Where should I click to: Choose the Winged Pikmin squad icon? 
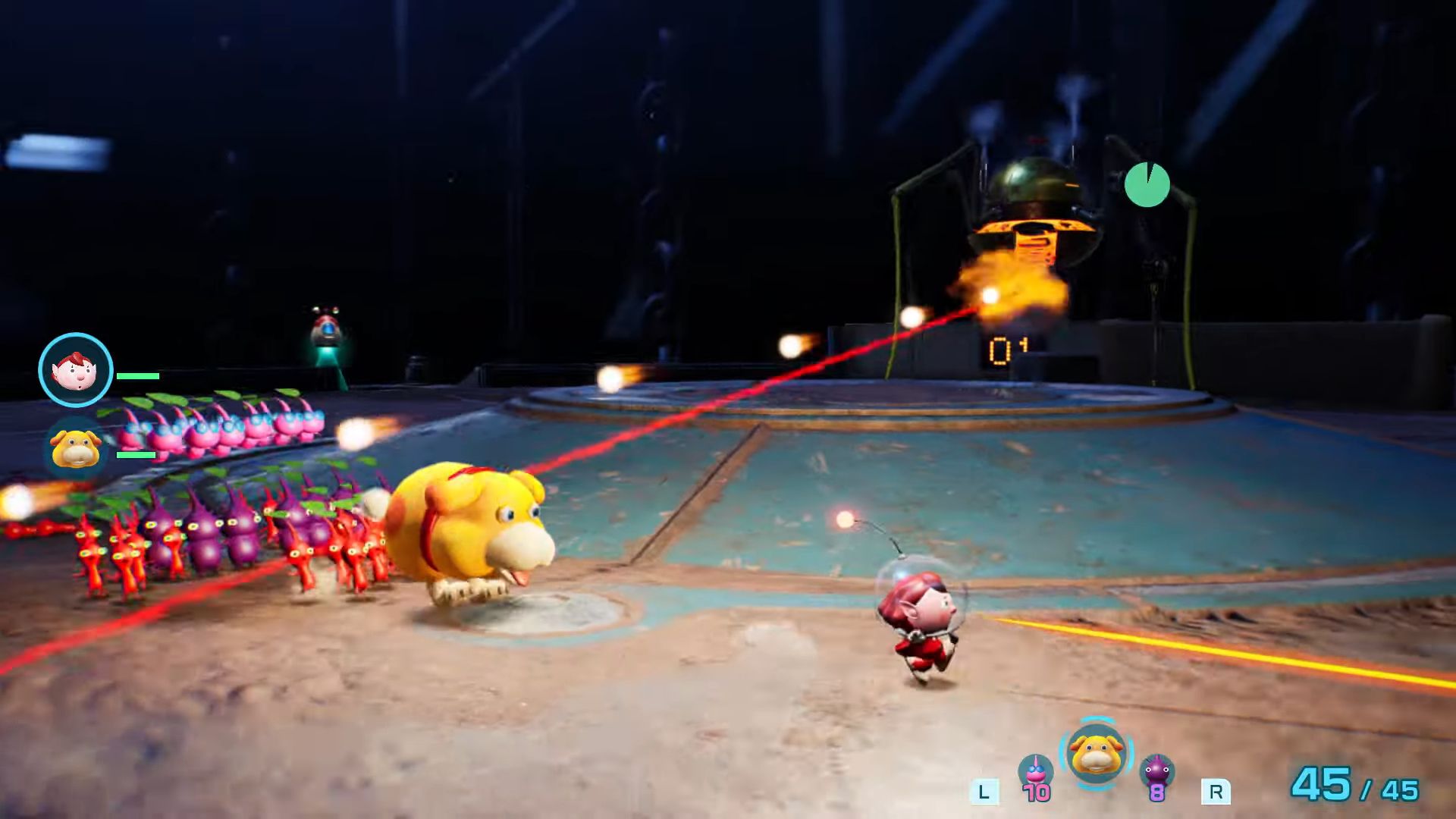tap(1035, 773)
